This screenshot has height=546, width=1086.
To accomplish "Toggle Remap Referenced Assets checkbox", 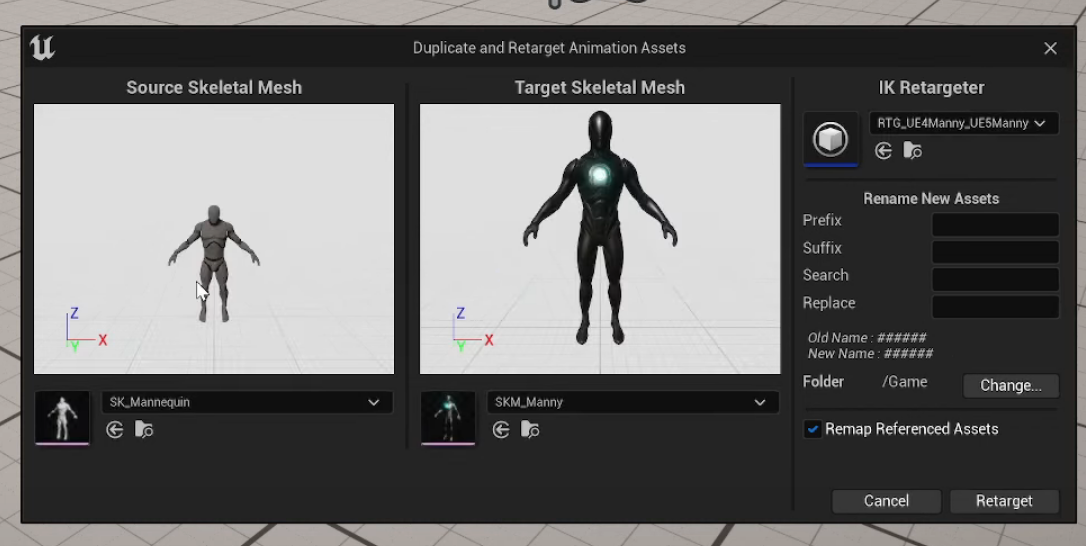I will [813, 429].
